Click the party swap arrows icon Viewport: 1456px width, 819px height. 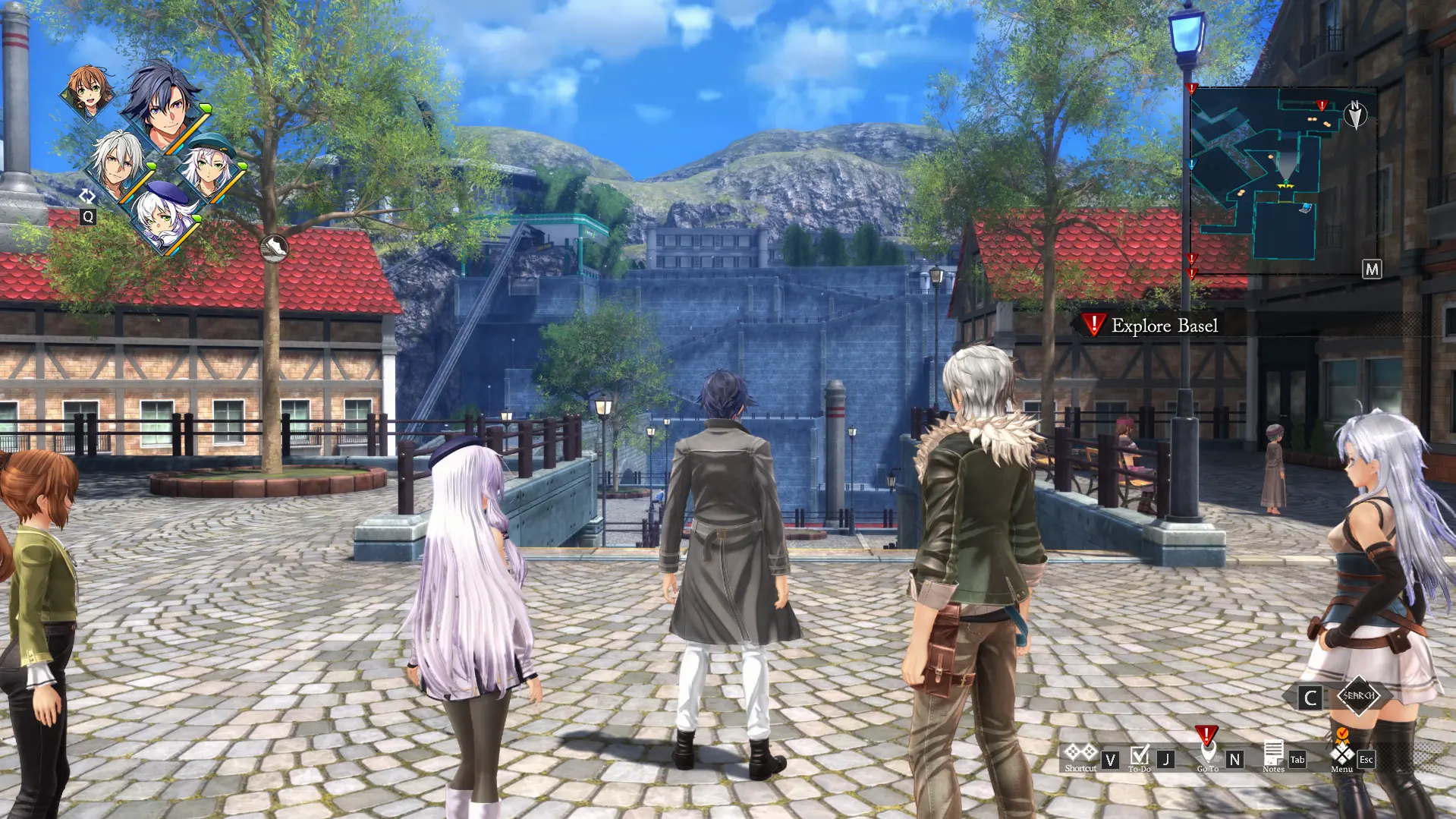click(87, 197)
